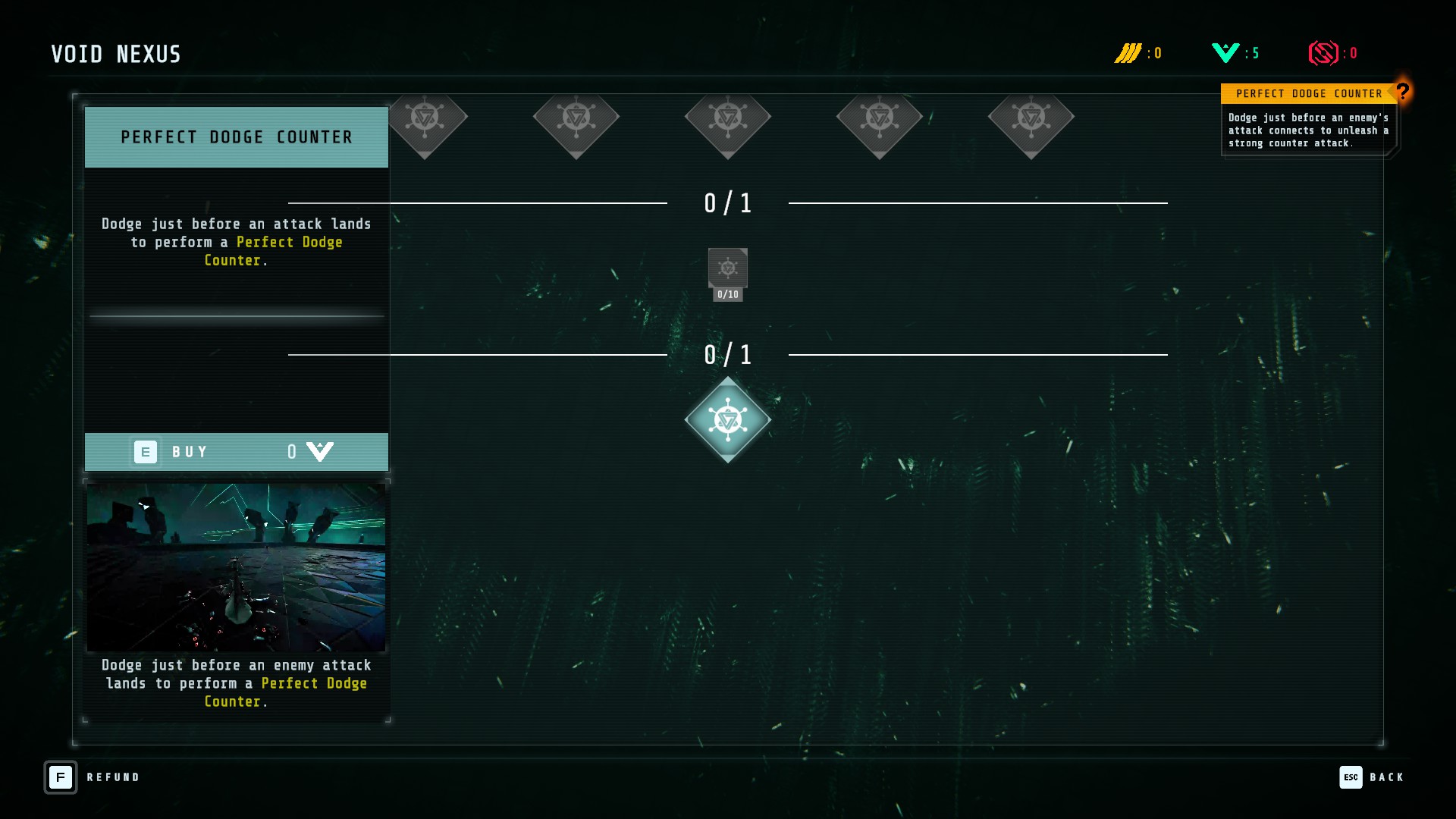Click the yellow currency icon showing 0
This screenshot has height=819, width=1456.
(1129, 53)
